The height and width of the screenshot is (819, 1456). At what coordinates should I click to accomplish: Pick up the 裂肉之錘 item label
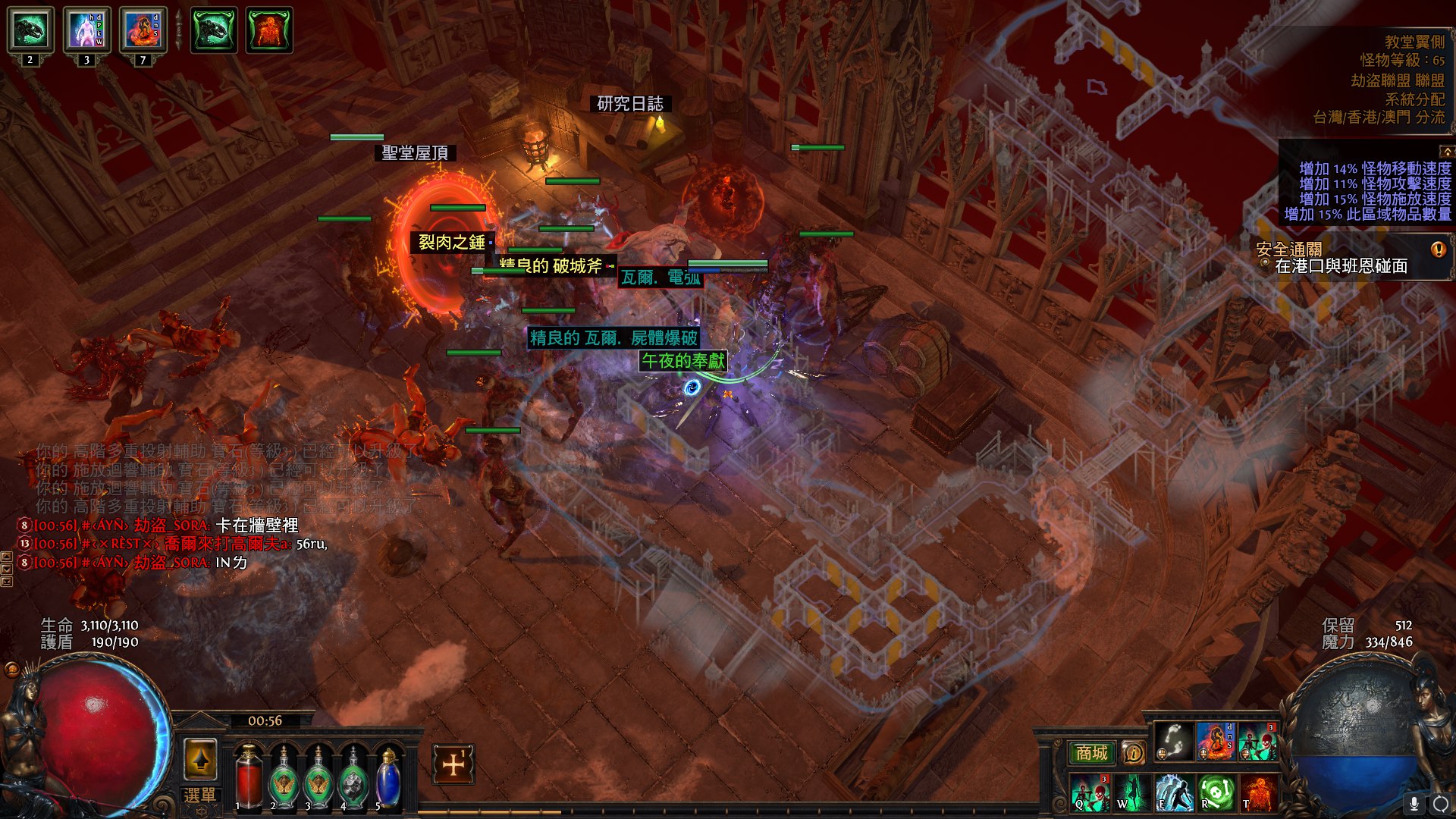click(451, 242)
